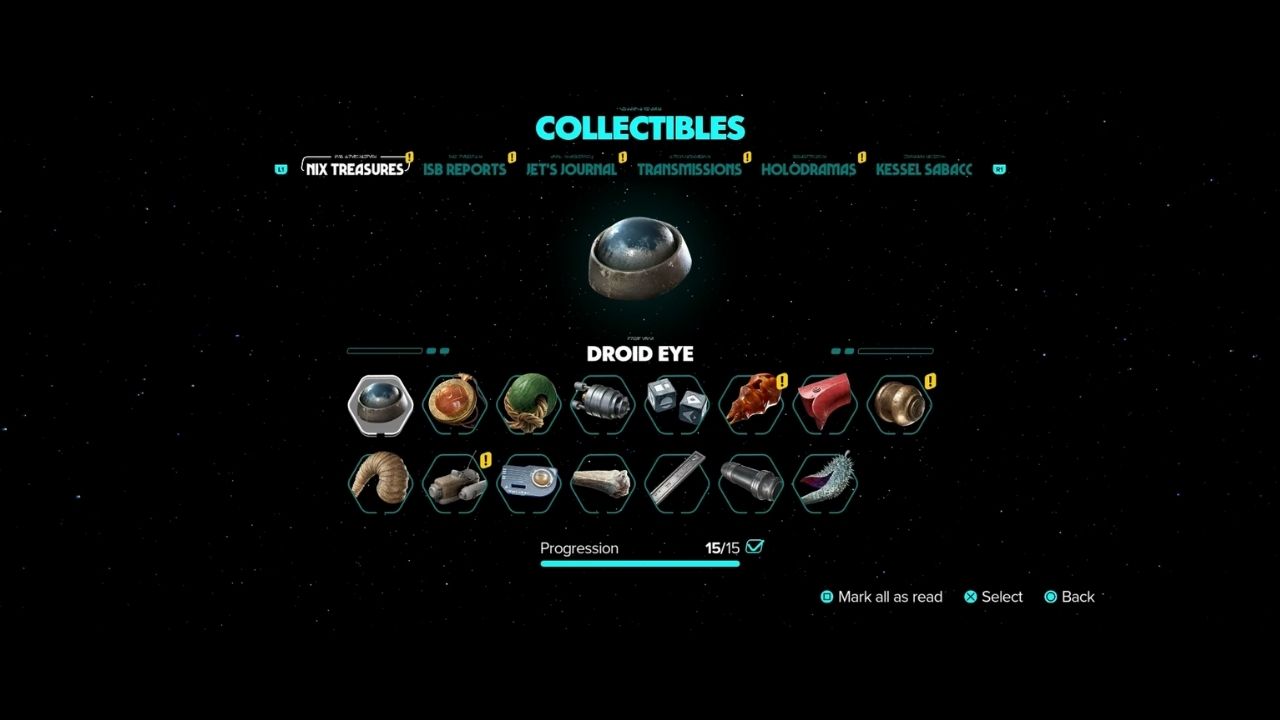Open the spiky crystal shard treasure

pos(824,482)
